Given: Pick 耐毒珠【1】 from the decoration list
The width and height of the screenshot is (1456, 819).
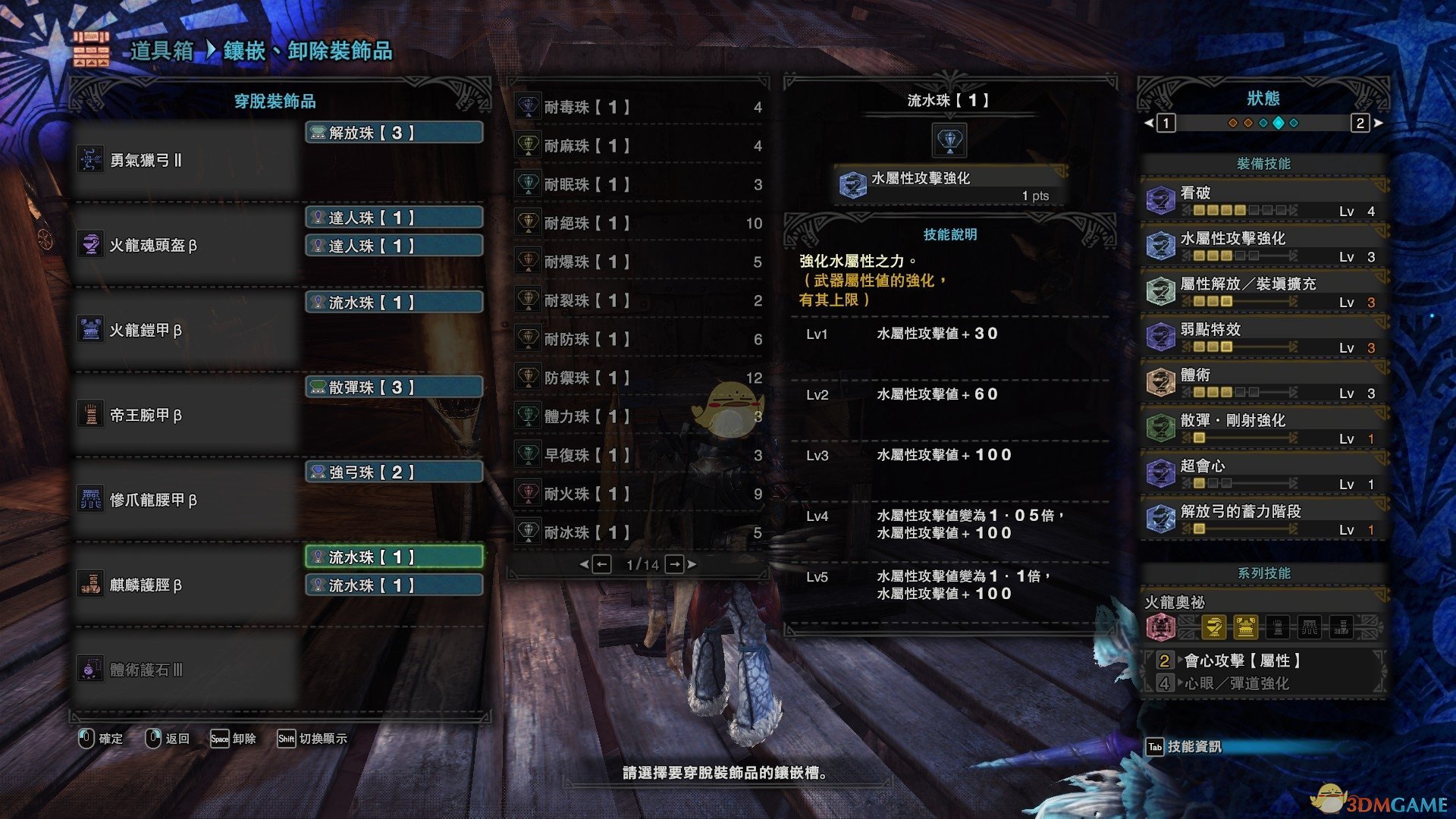Looking at the screenshot, I should [639, 108].
